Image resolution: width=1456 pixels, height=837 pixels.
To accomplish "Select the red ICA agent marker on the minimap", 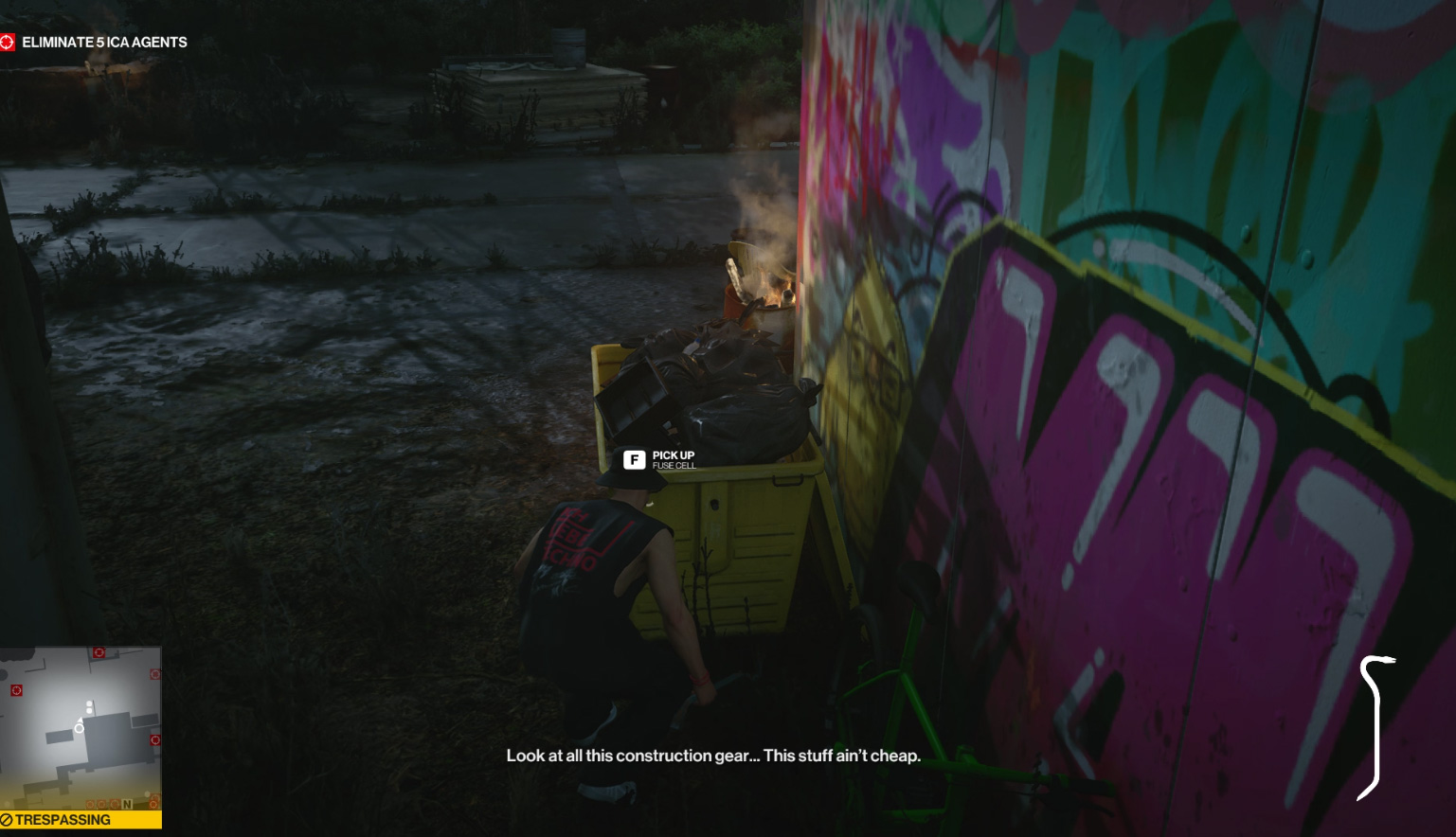I will pyautogui.click(x=15, y=690).
